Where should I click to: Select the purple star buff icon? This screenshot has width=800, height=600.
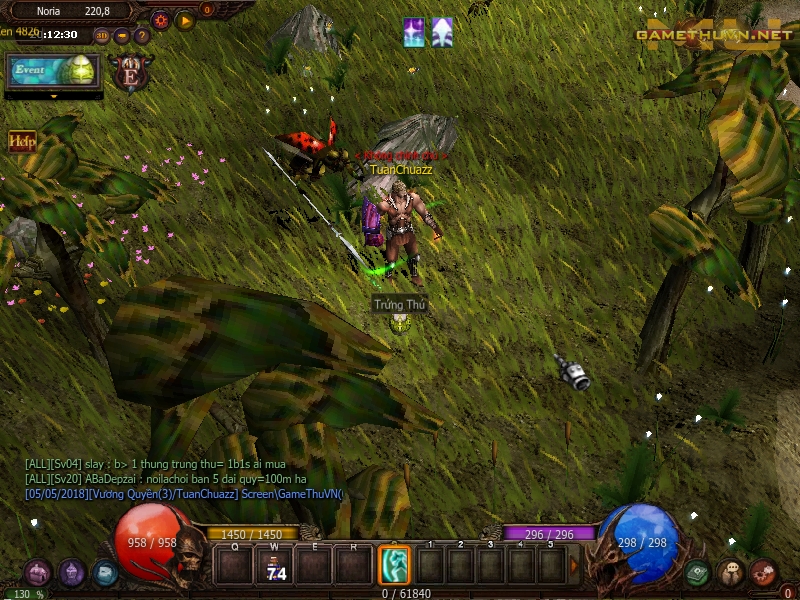click(413, 32)
